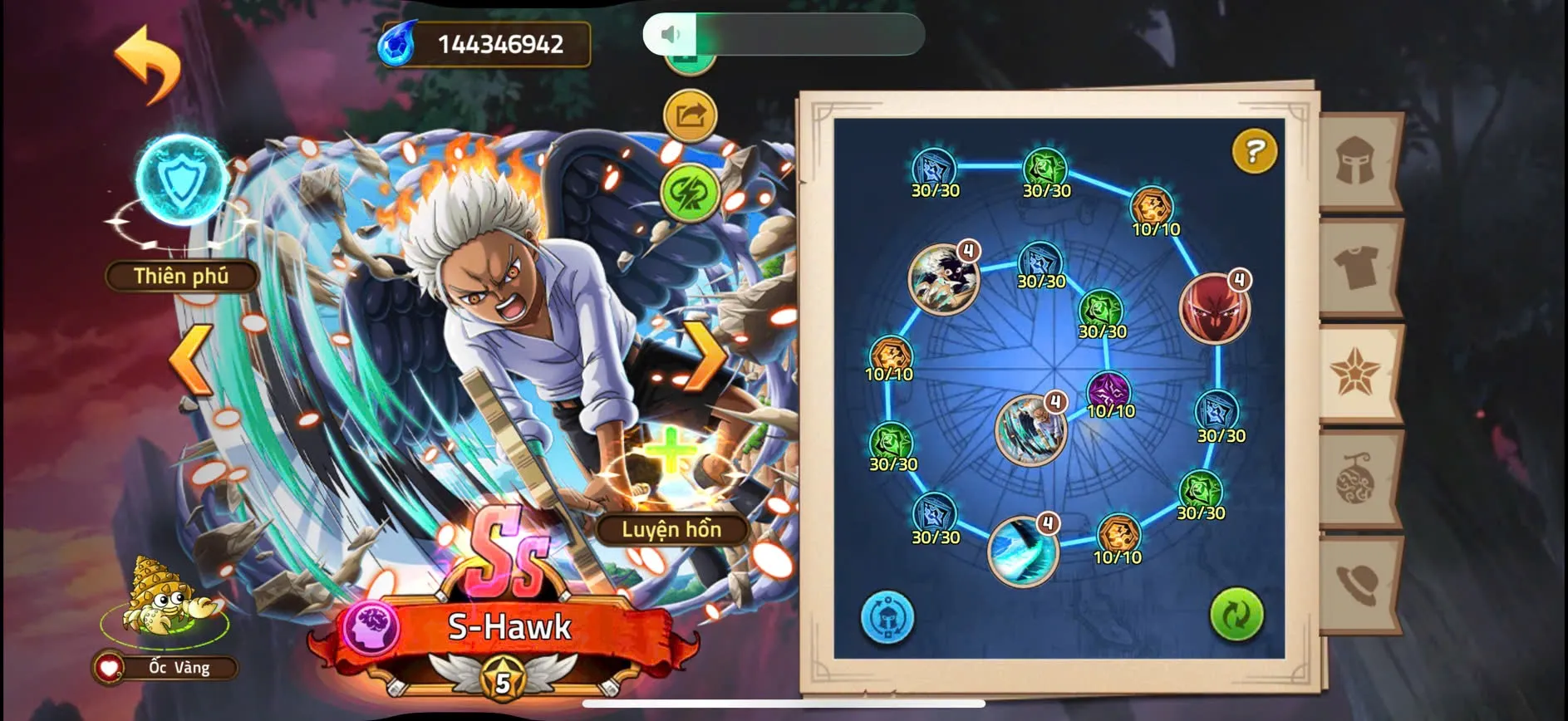Open the straw hat tab
The height and width of the screenshot is (721, 1568).
click(1357, 584)
